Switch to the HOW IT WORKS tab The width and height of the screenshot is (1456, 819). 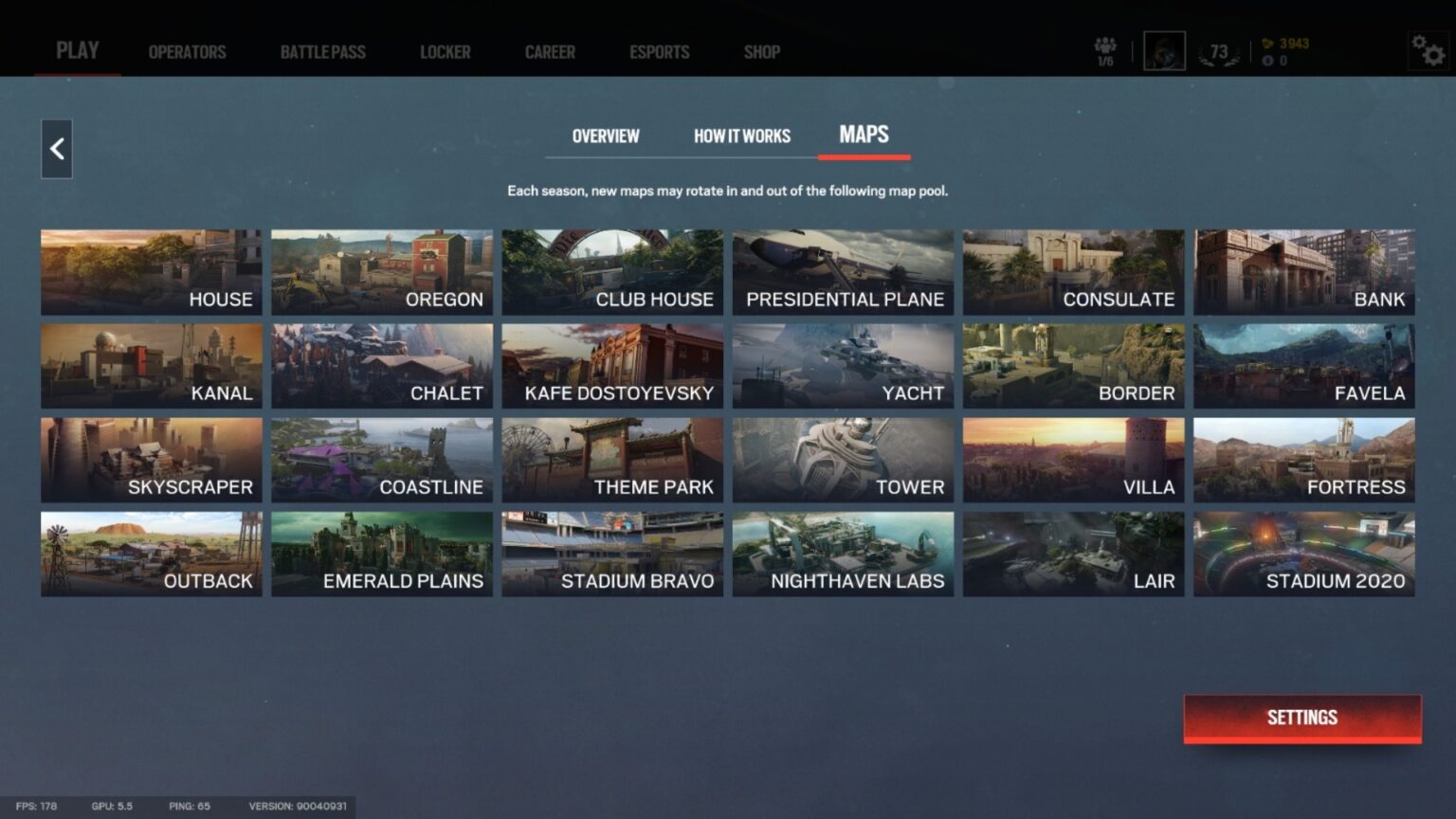(x=742, y=136)
